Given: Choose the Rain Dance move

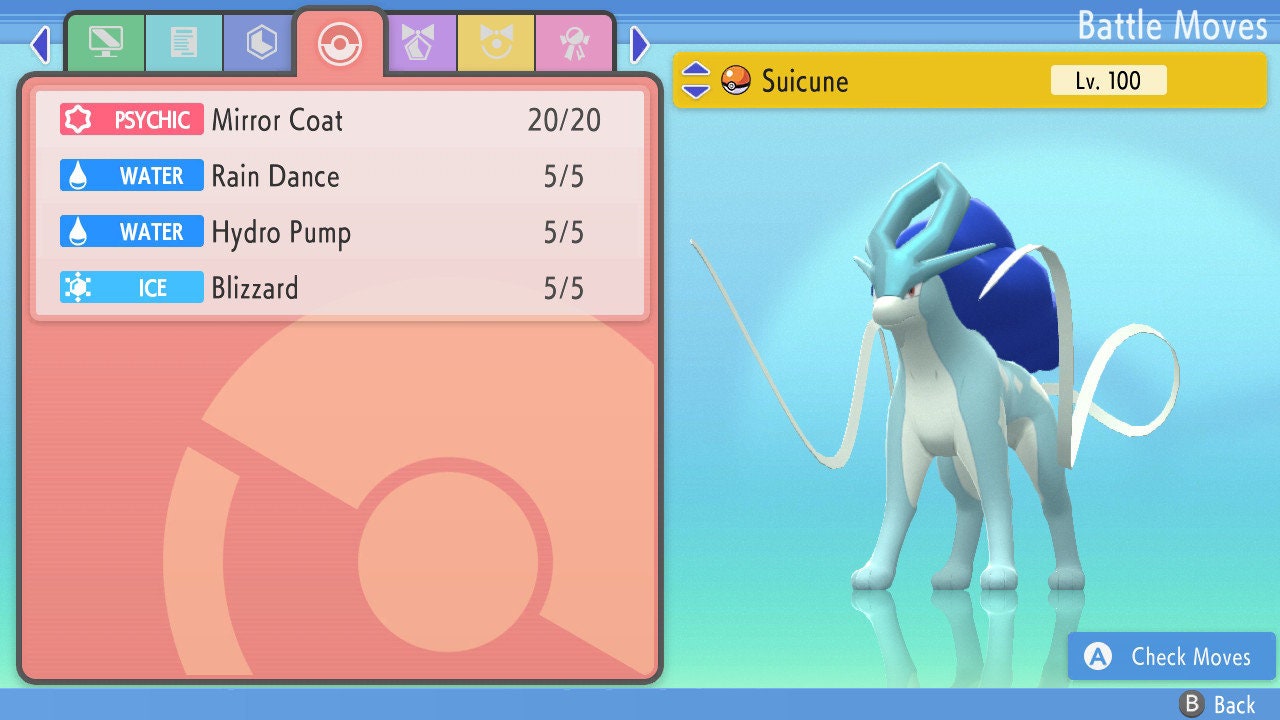Looking at the screenshot, I should (340, 177).
